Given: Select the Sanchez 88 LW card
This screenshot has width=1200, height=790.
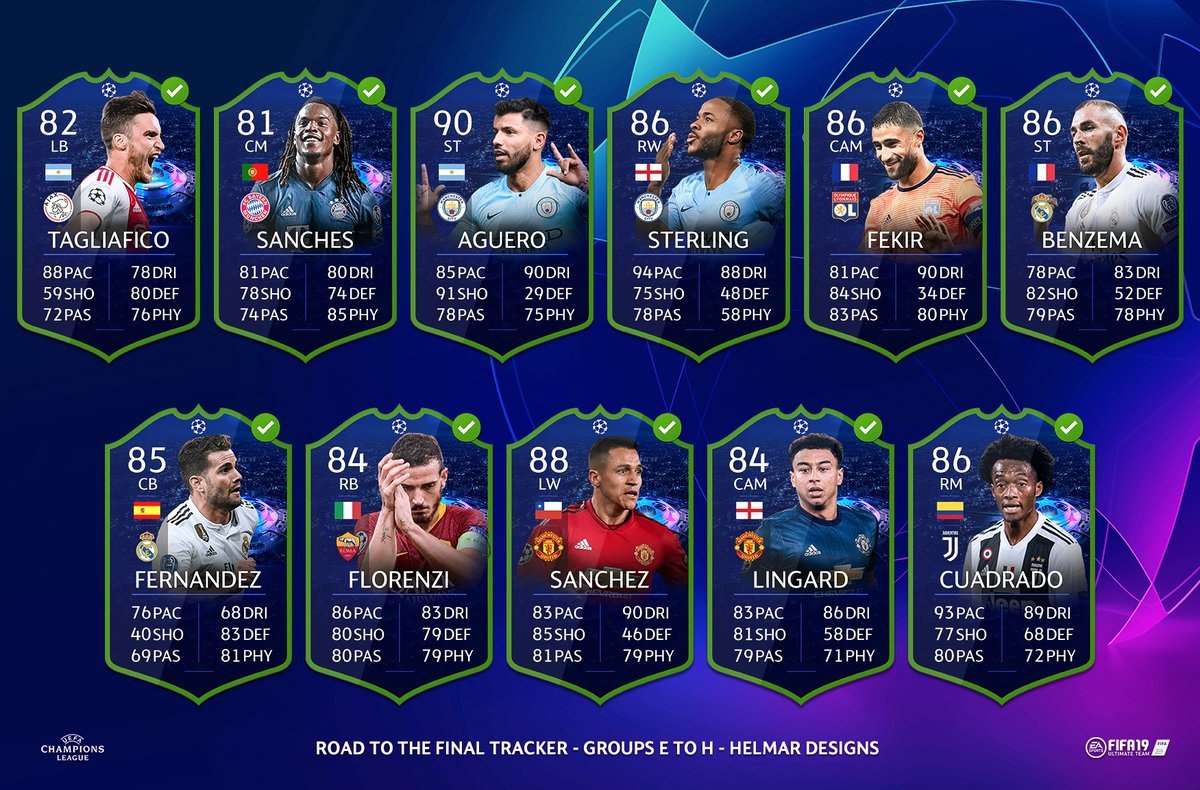Looking at the screenshot, I should [599, 555].
